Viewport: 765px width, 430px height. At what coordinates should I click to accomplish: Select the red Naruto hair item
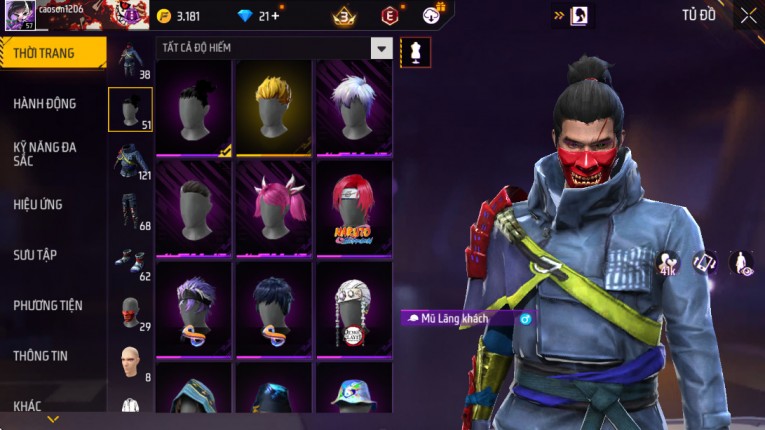(353, 208)
